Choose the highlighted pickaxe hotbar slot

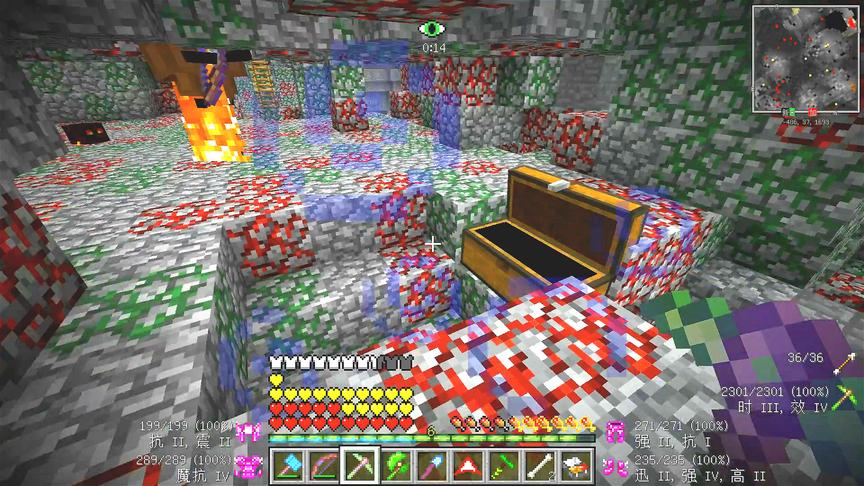[x=358, y=465]
